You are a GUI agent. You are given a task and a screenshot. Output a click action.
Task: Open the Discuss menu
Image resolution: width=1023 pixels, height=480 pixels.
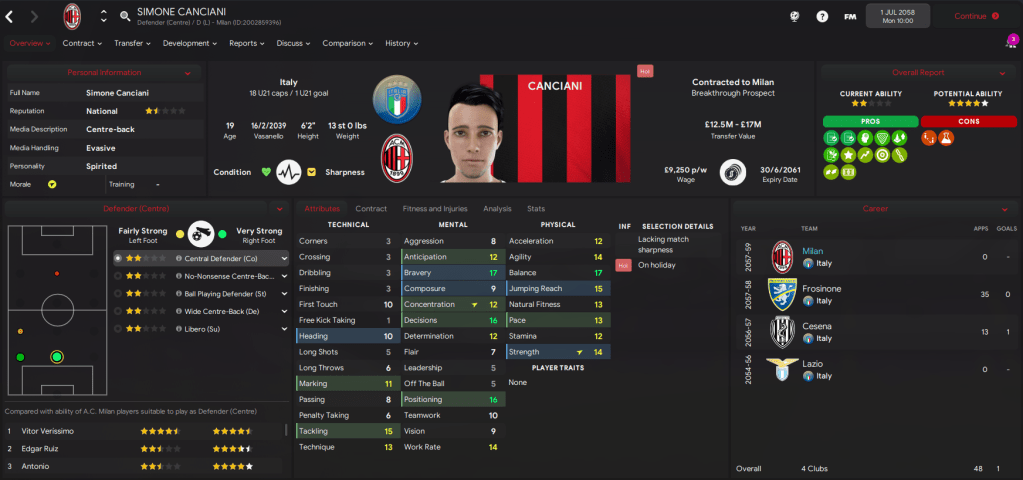click(x=293, y=43)
